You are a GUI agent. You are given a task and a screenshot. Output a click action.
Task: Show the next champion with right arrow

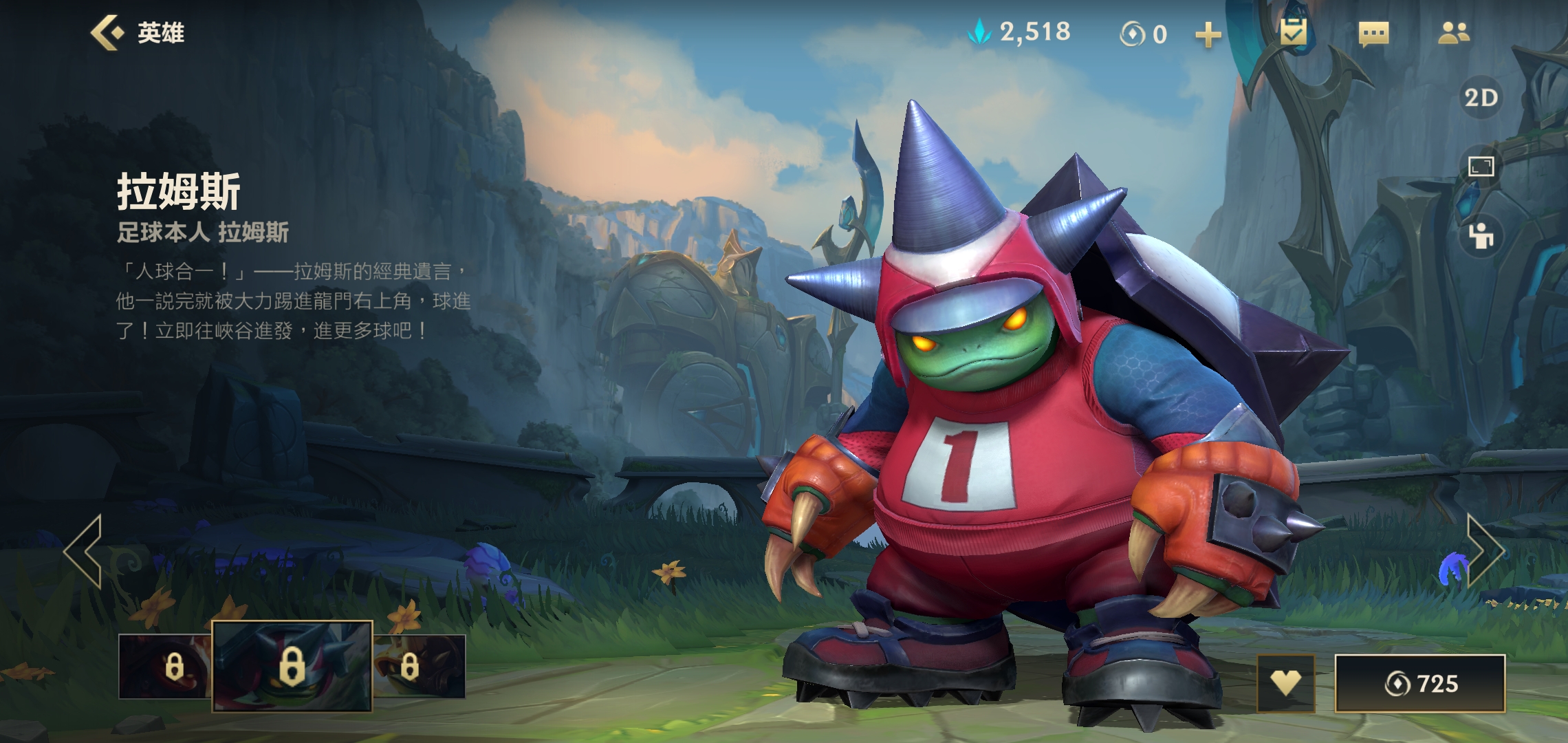click(1484, 550)
